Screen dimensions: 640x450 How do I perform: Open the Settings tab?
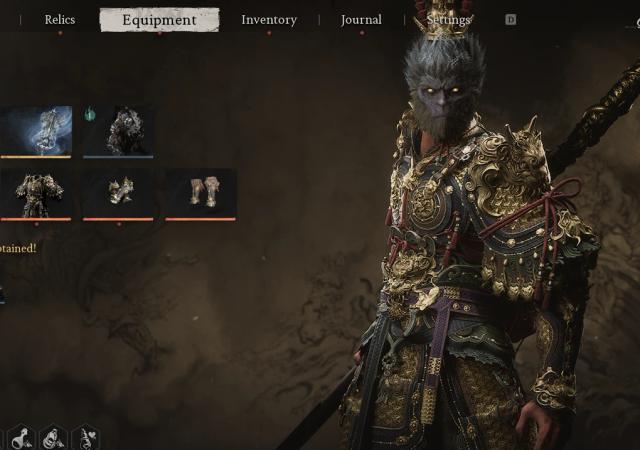448,20
